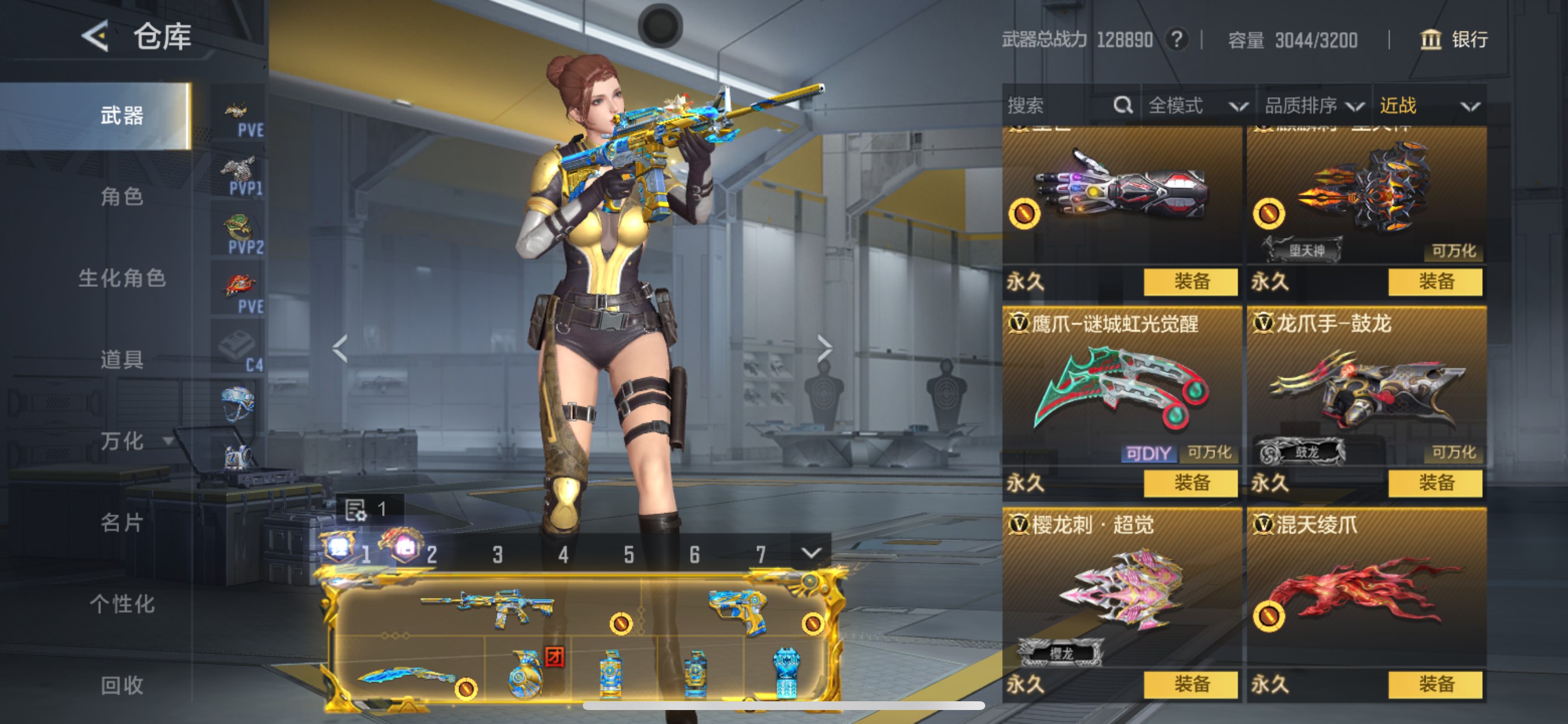Switch to the 生化角色 section
Viewport: 1568px width, 724px height.
pos(122,278)
